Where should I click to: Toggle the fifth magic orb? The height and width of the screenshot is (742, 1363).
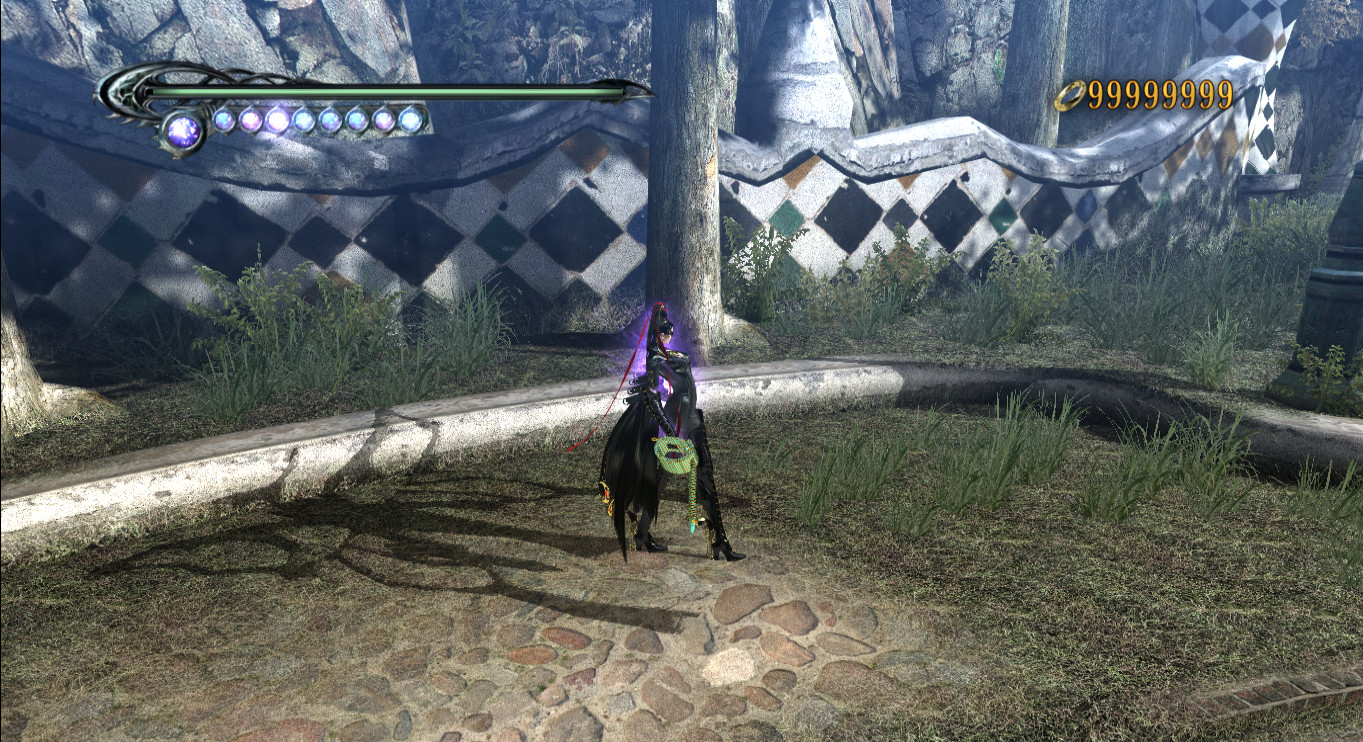click(x=332, y=121)
